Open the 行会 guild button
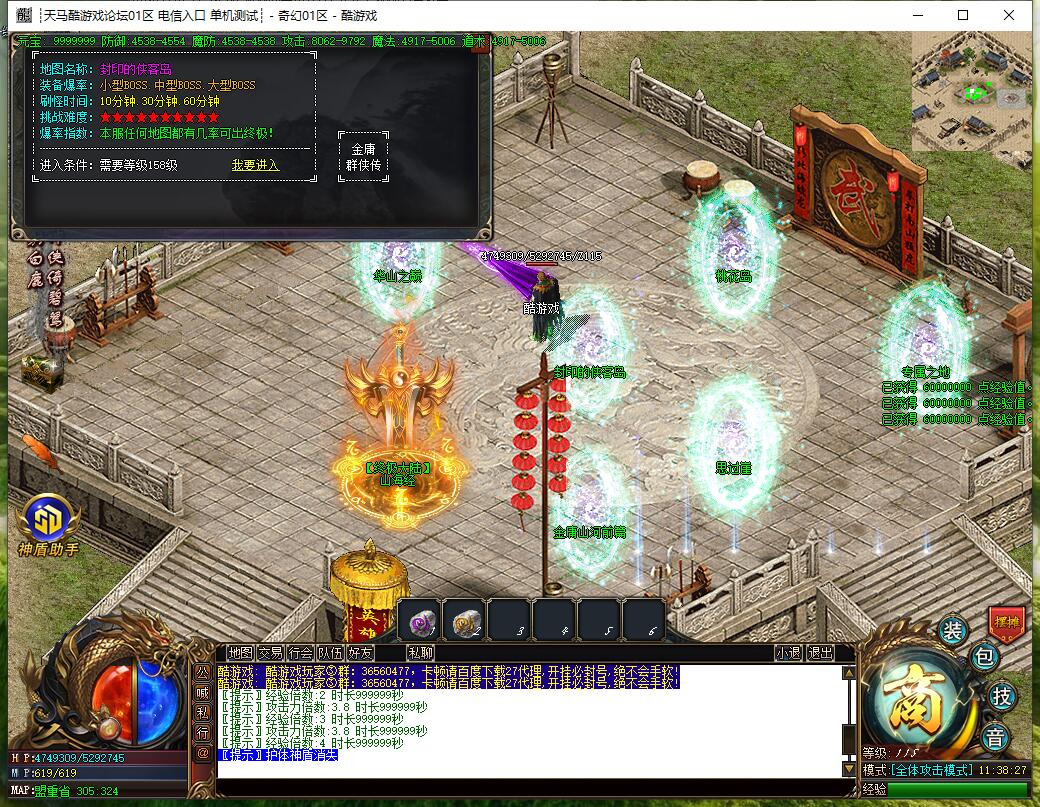The image size is (1040, 807). point(300,653)
